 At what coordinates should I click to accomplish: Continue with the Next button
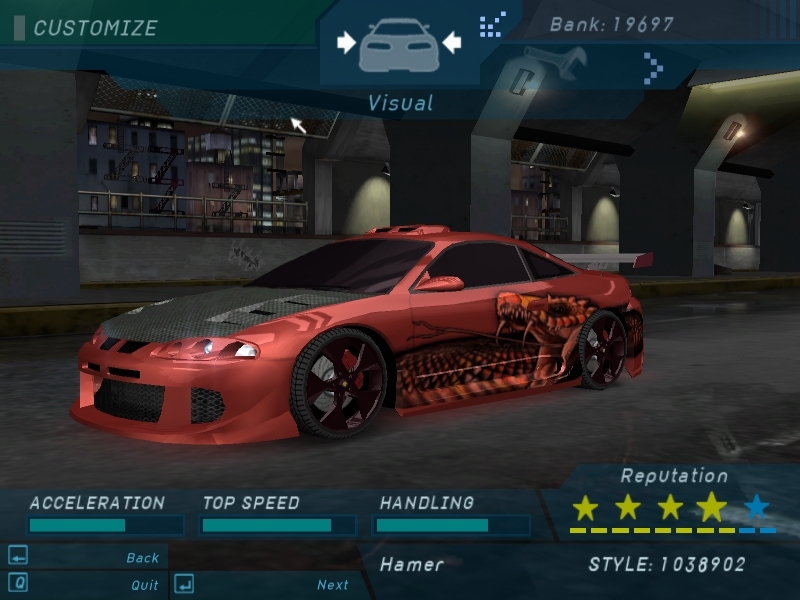click(332, 585)
